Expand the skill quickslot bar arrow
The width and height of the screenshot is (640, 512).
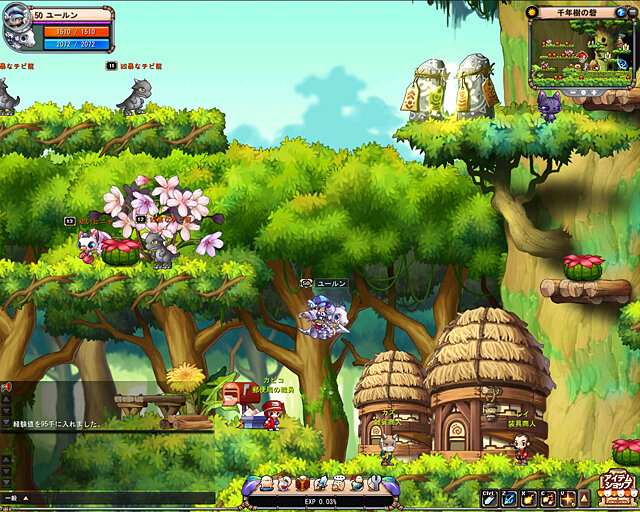(584, 497)
